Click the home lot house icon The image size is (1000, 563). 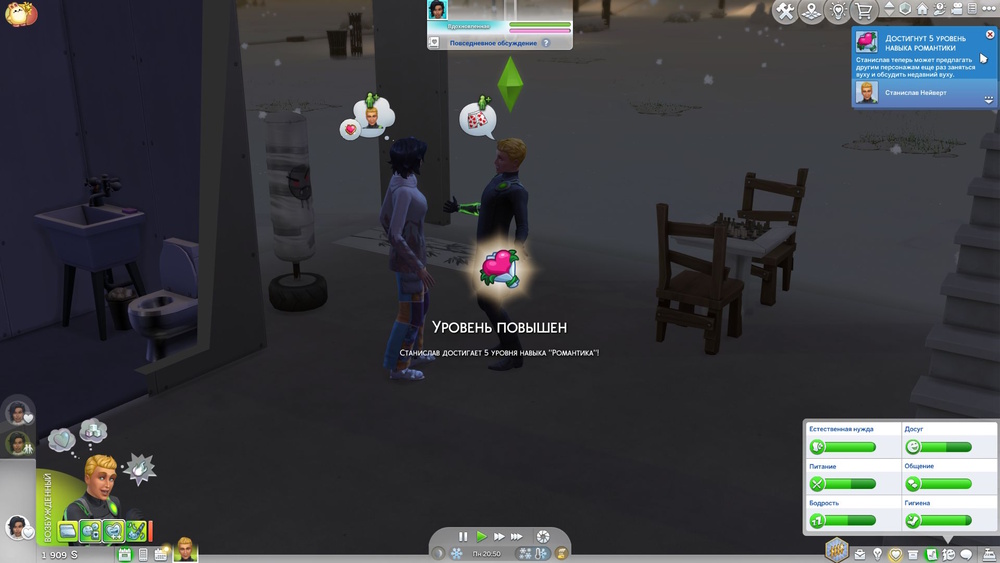pos(923,9)
